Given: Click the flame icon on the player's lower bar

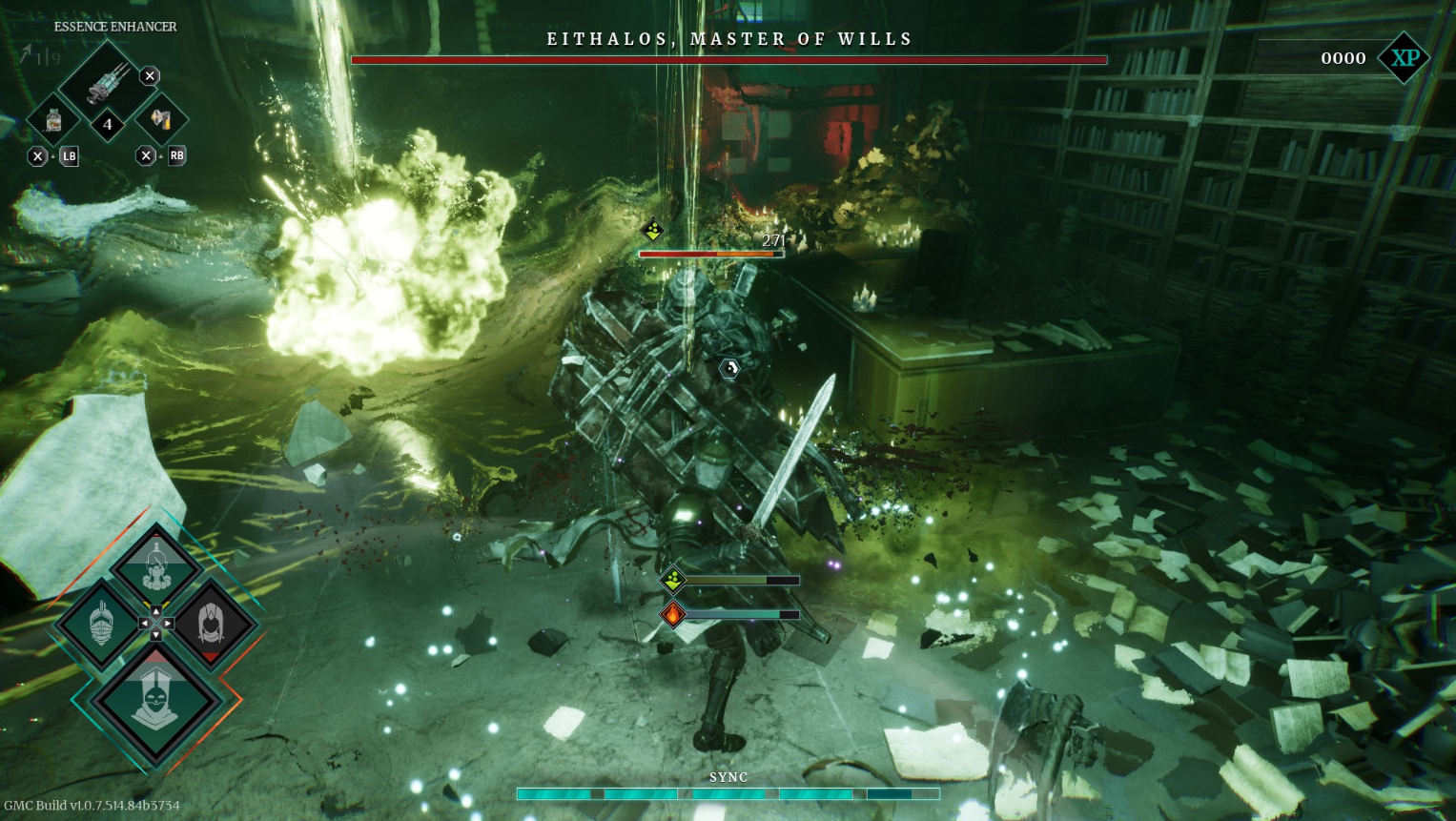Looking at the screenshot, I should [671, 613].
